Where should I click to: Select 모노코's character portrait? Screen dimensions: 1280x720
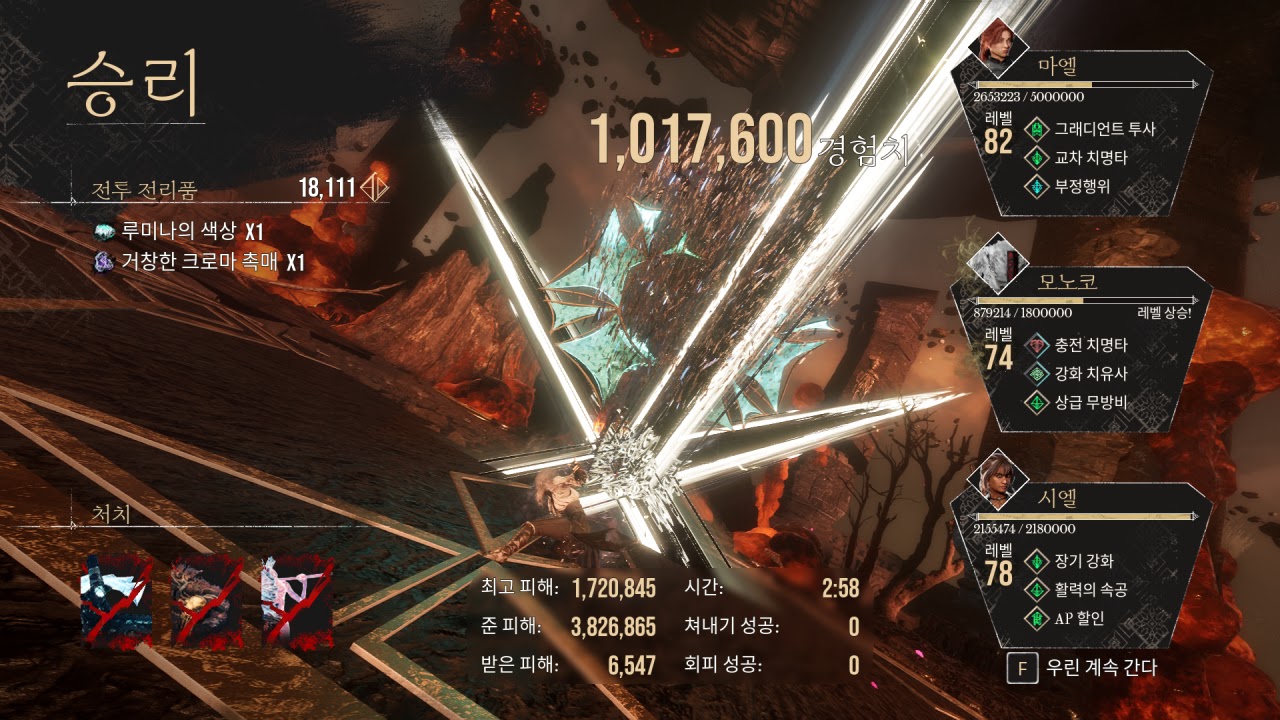click(x=998, y=262)
